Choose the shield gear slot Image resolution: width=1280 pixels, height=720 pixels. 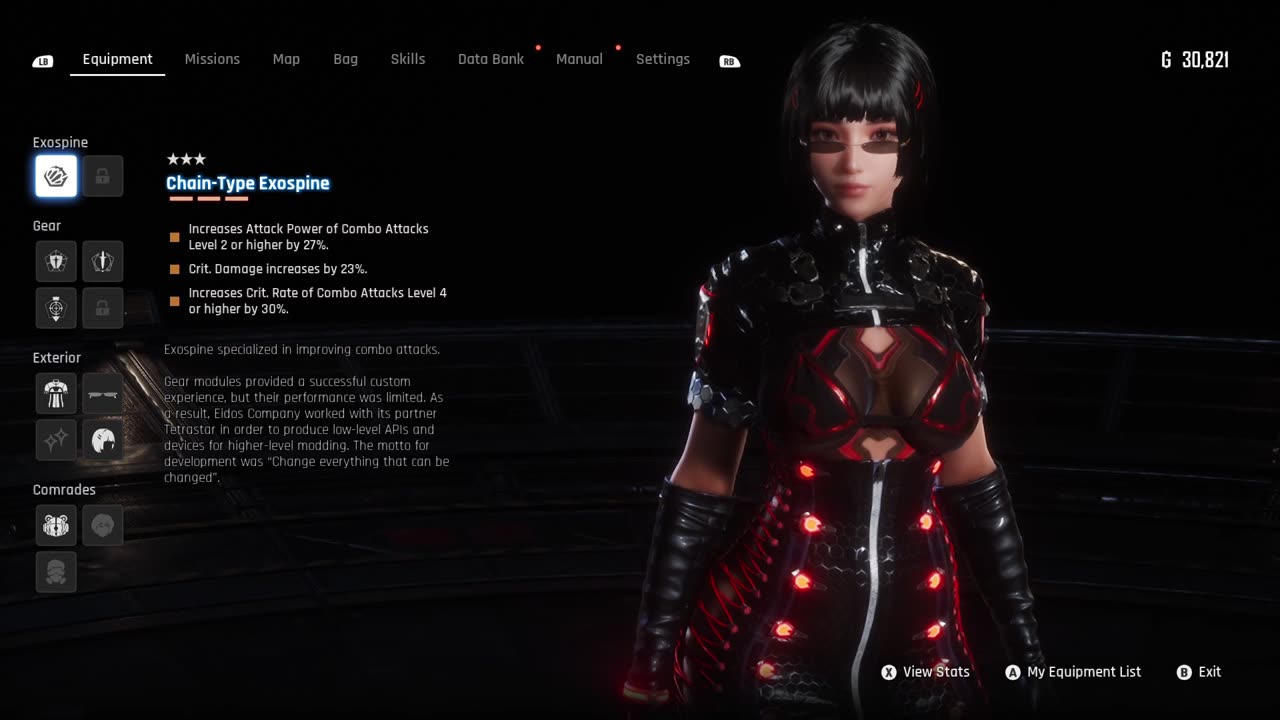click(56, 261)
